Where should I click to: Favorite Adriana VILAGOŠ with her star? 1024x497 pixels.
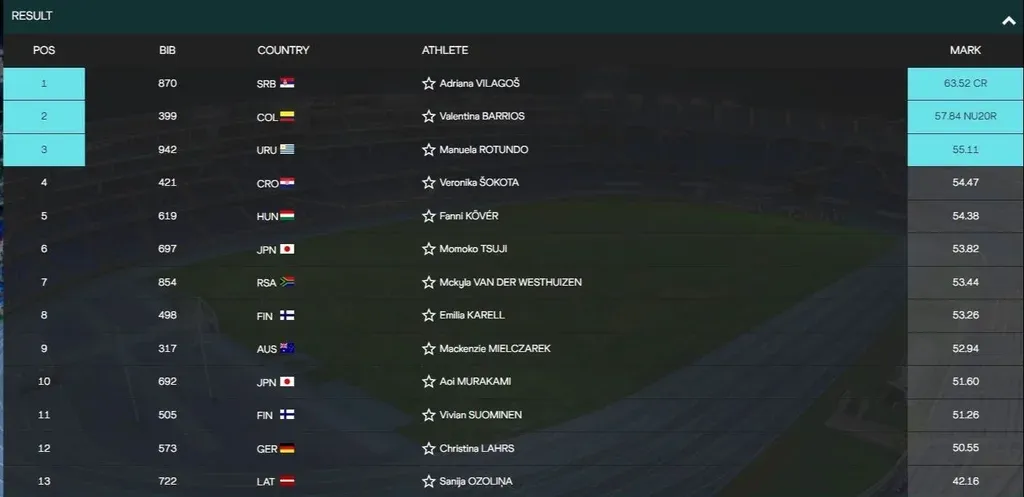(429, 84)
